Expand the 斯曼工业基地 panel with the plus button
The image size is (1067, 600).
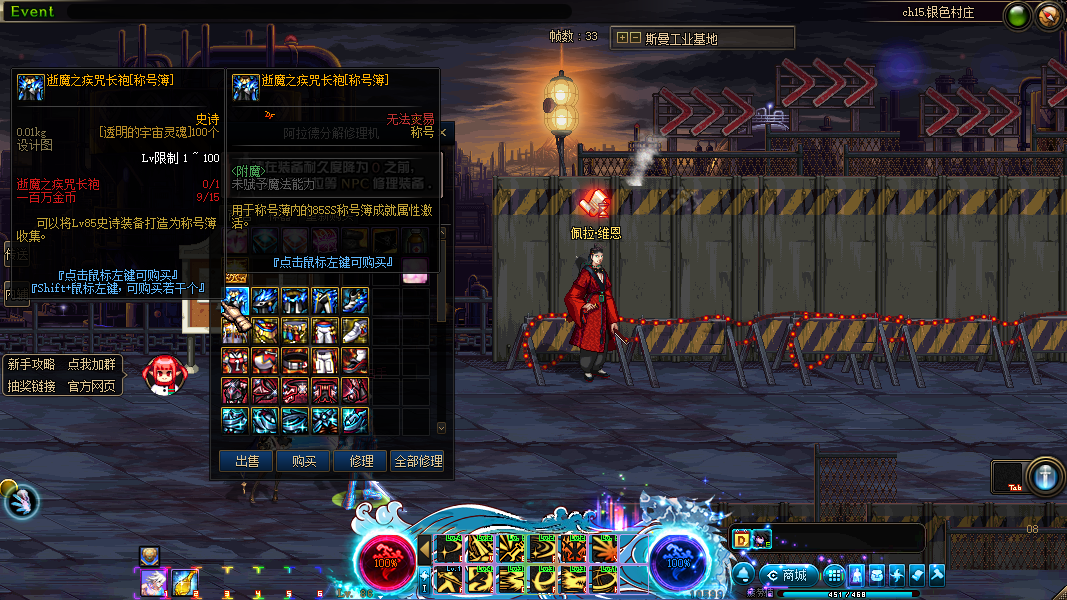coord(622,38)
